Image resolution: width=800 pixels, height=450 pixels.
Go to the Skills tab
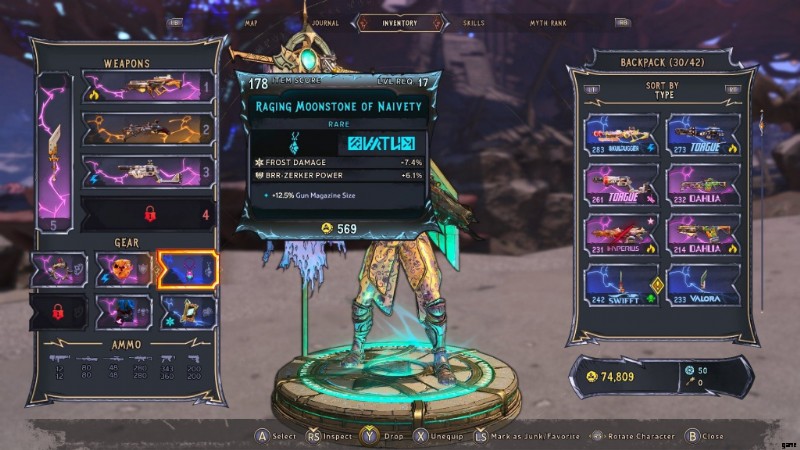pos(473,22)
